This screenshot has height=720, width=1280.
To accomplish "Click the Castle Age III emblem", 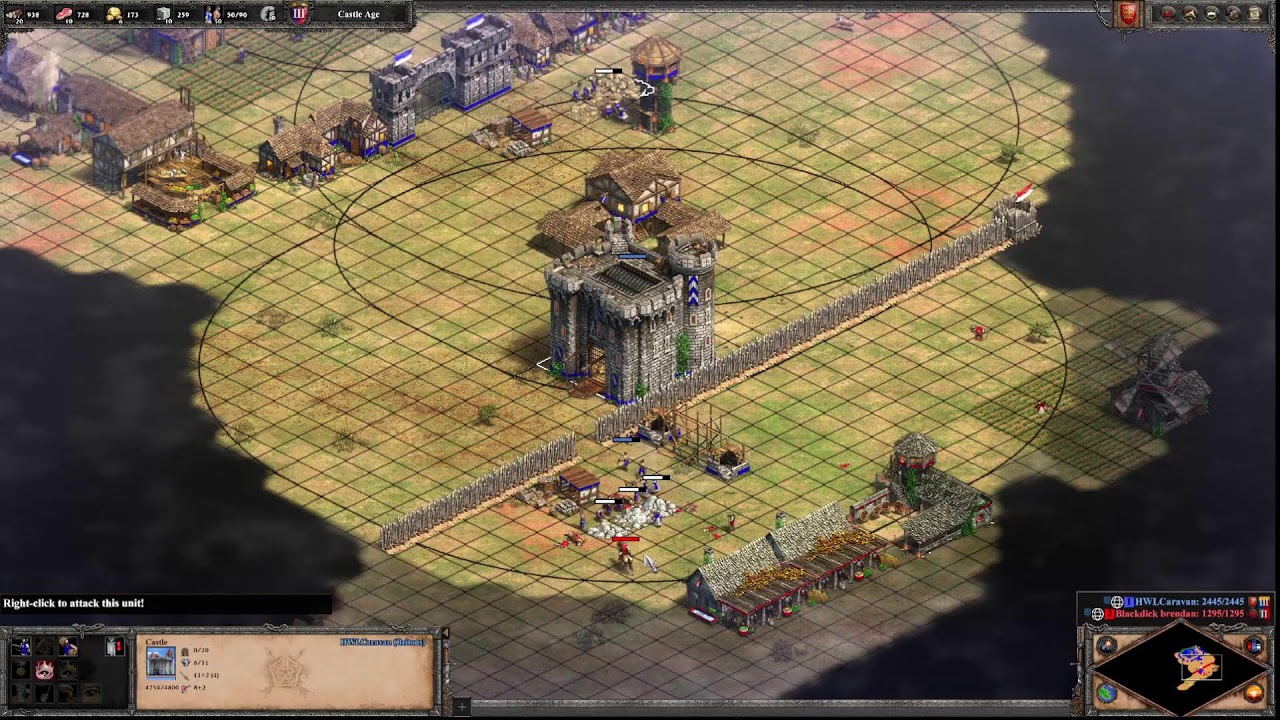I will 299,14.
